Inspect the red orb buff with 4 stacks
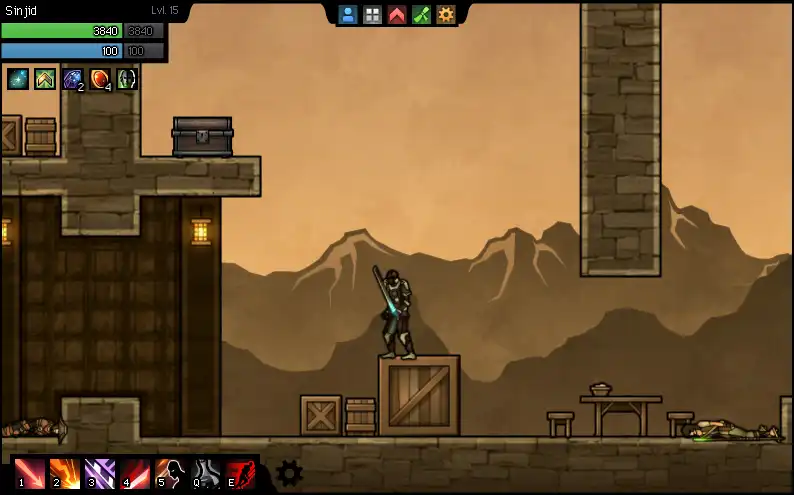 pos(101,78)
